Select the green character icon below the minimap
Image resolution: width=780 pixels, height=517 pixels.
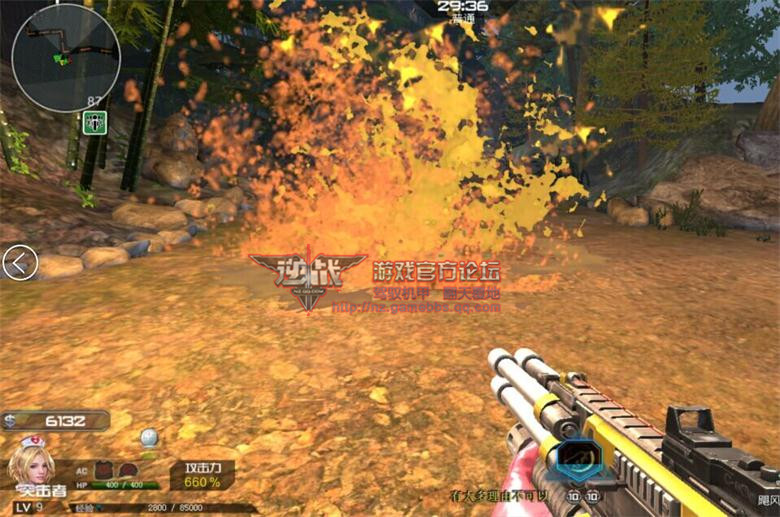[x=96, y=123]
